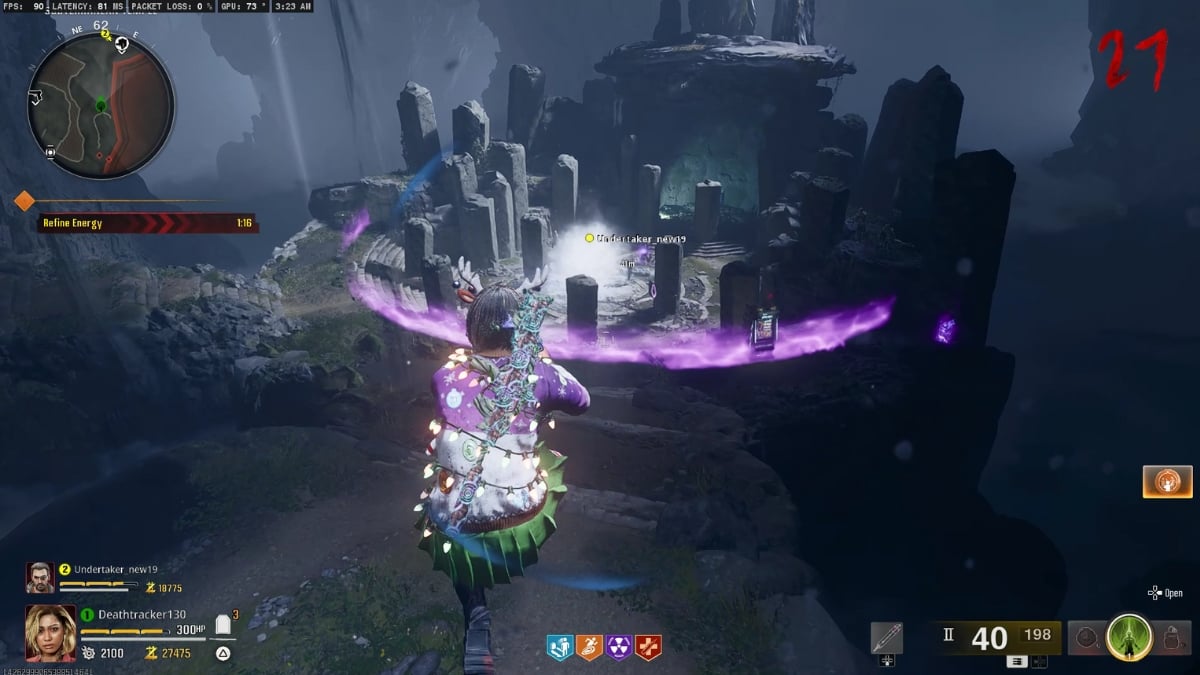Click the white skull marker on minimap

click(122, 44)
